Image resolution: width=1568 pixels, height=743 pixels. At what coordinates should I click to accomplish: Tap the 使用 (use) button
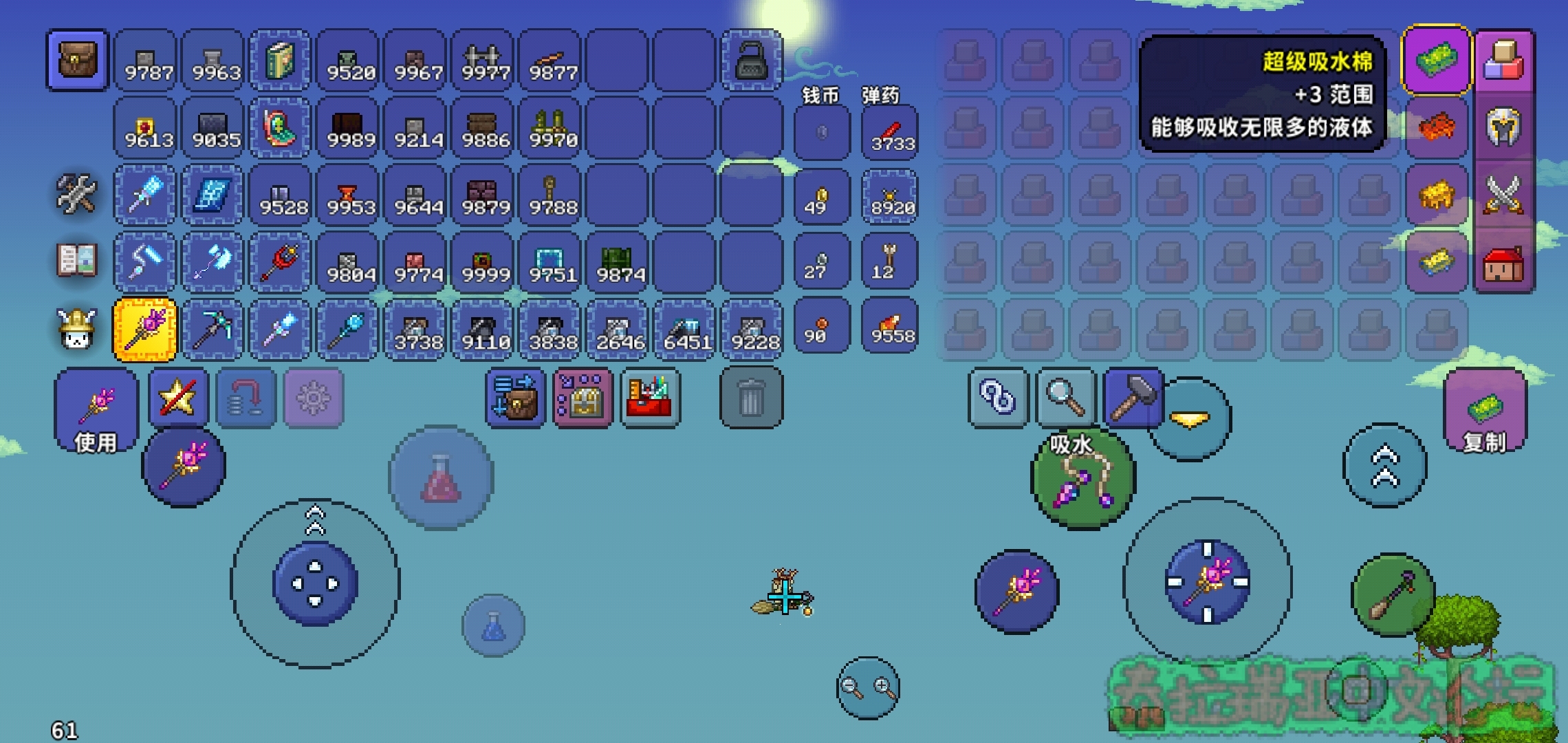pyautogui.click(x=96, y=411)
